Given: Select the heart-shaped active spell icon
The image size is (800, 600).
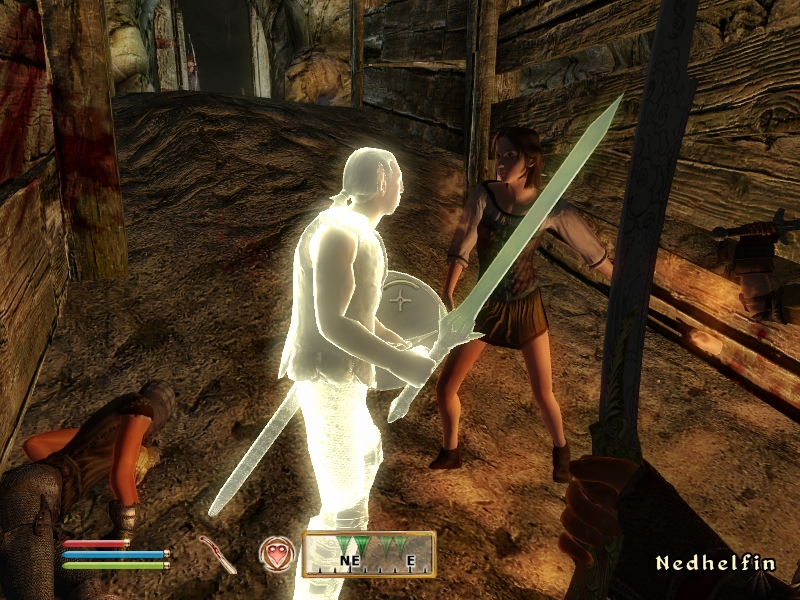Looking at the screenshot, I should [x=275, y=551].
